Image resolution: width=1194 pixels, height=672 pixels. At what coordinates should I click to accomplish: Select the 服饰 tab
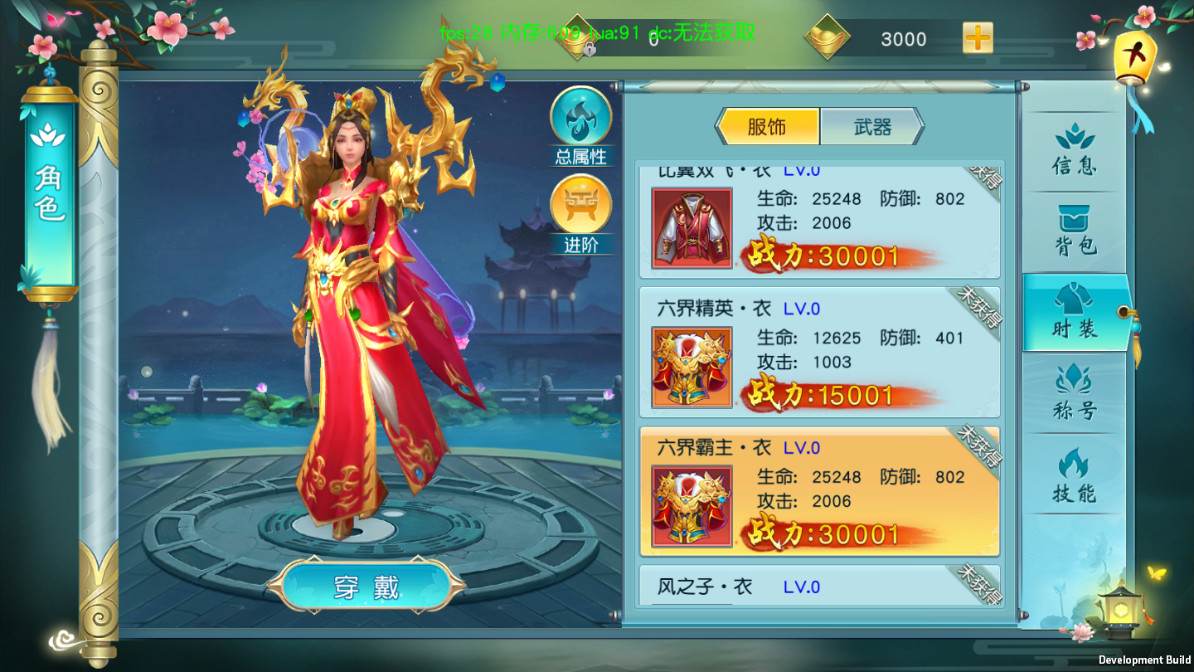(x=768, y=127)
